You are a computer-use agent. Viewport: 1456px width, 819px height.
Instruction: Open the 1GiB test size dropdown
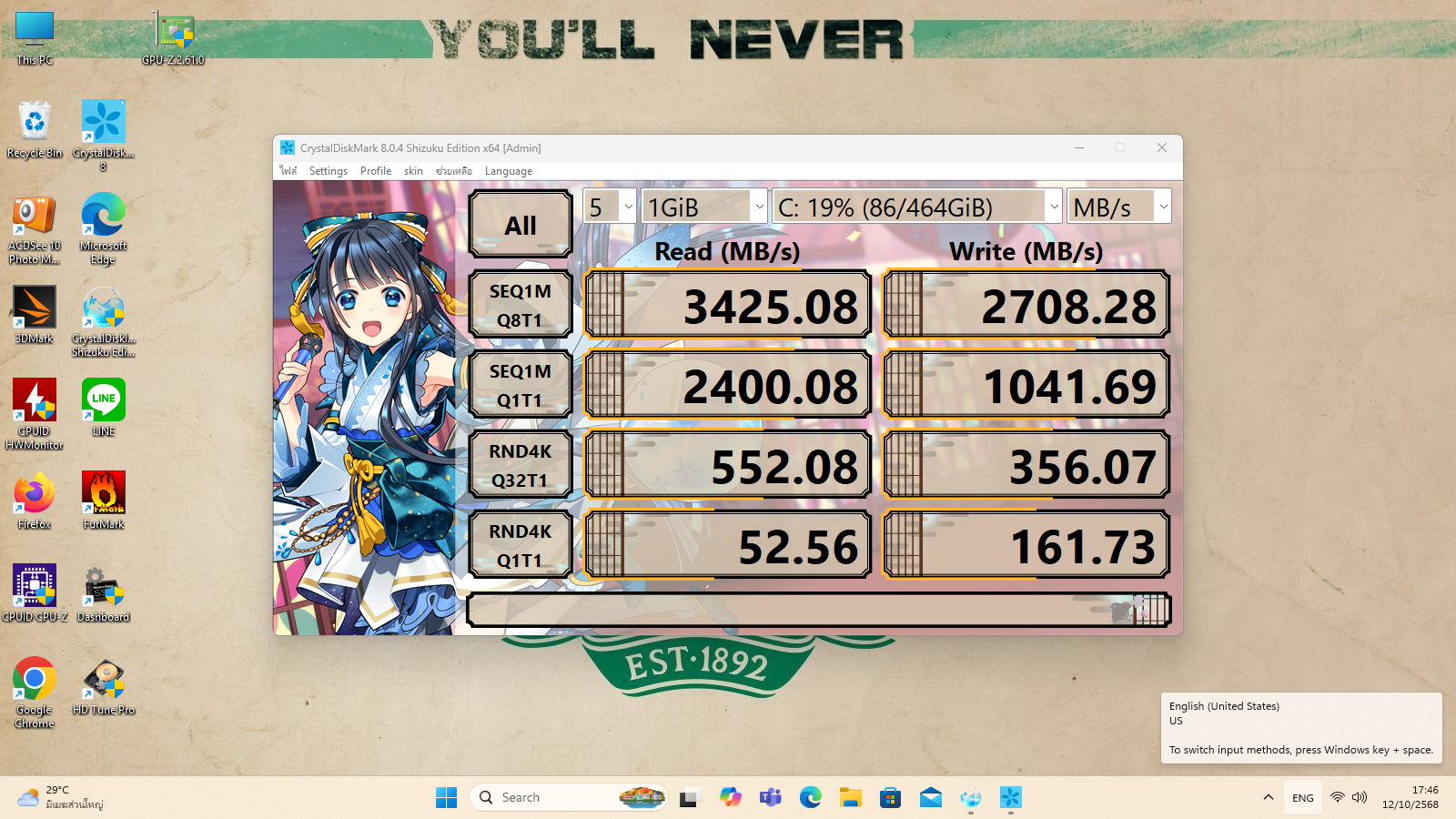tap(705, 207)
